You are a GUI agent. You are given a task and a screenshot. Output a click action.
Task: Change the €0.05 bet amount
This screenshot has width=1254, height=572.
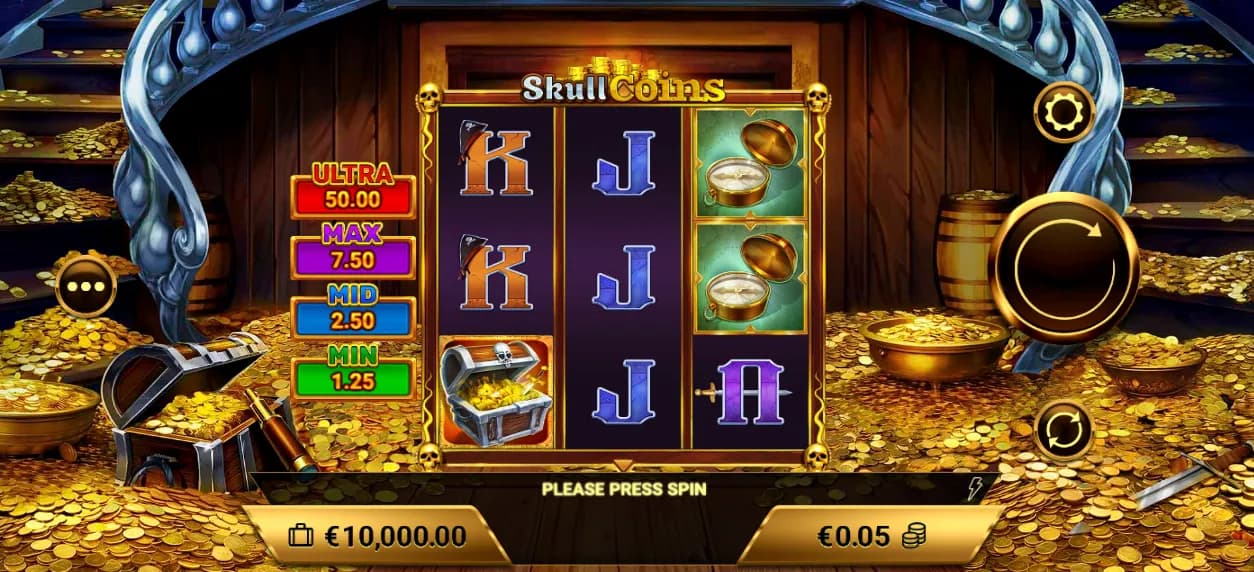tap(870, 536)
